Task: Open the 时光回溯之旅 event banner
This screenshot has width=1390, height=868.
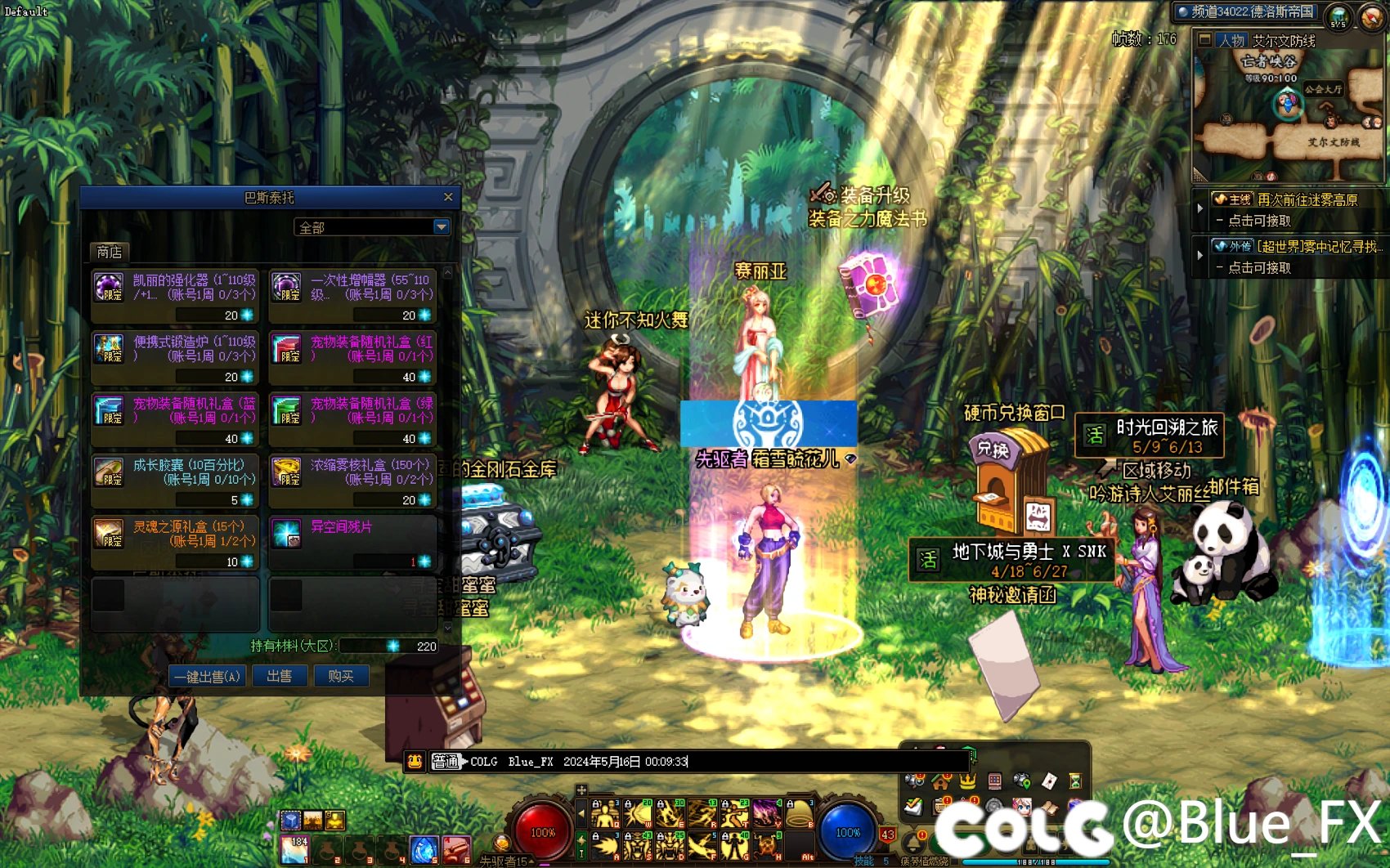Action: 1150,436
